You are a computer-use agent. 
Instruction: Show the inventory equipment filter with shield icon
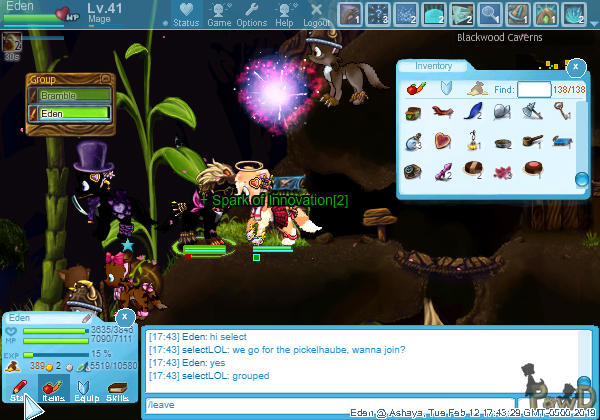coord(448,89)
